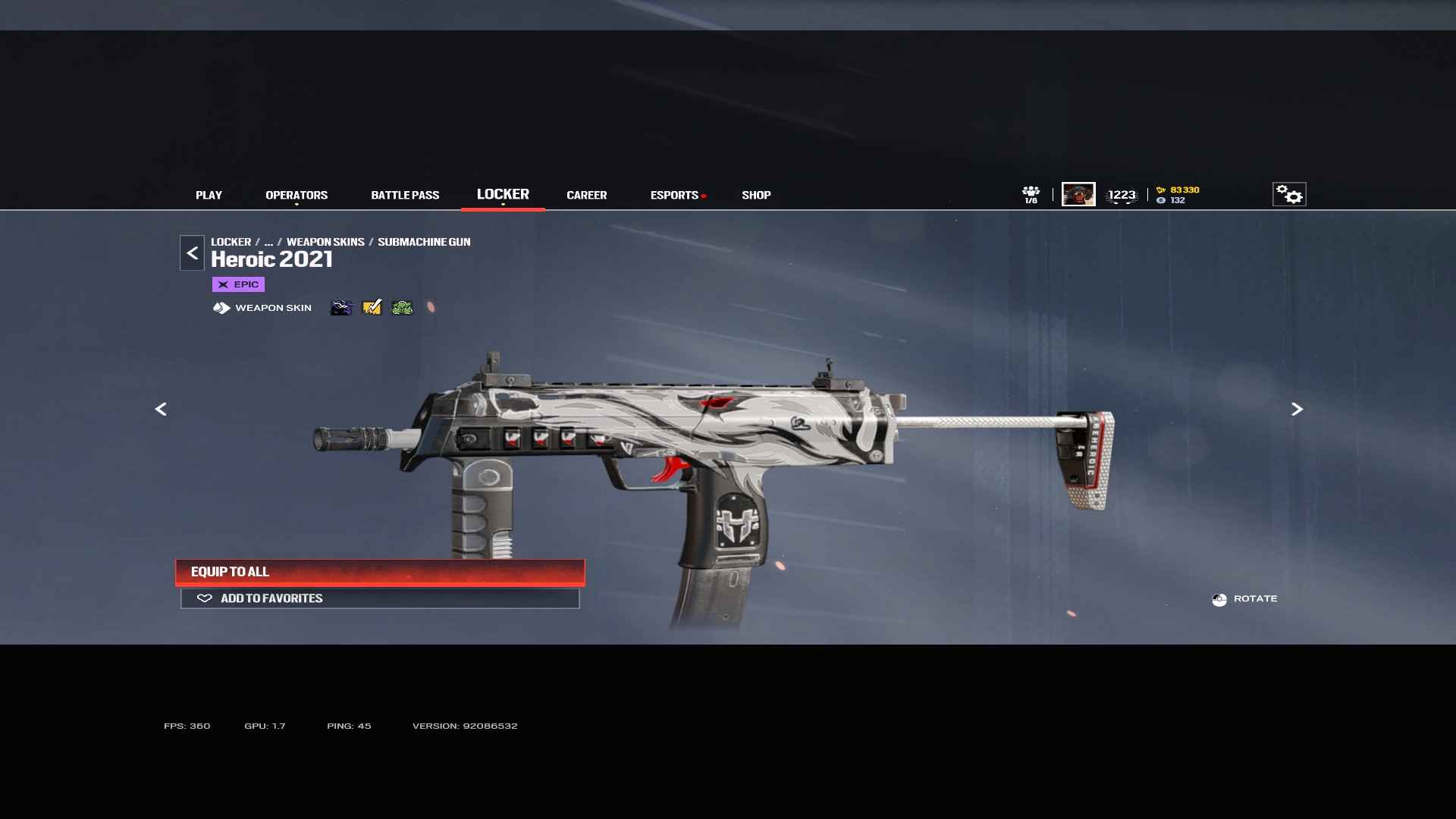1456x819 pixels.
Task: Click the collapsed ellipsis breadcrumb
Action: tap(268, 242)
